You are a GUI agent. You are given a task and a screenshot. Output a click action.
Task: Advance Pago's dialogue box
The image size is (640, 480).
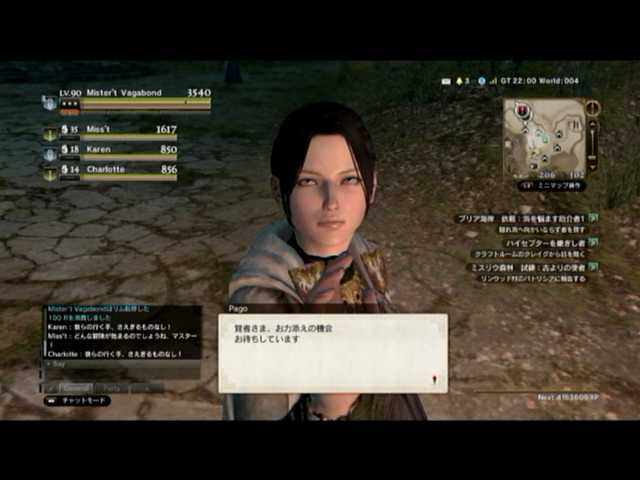click(x=333, y=352)
